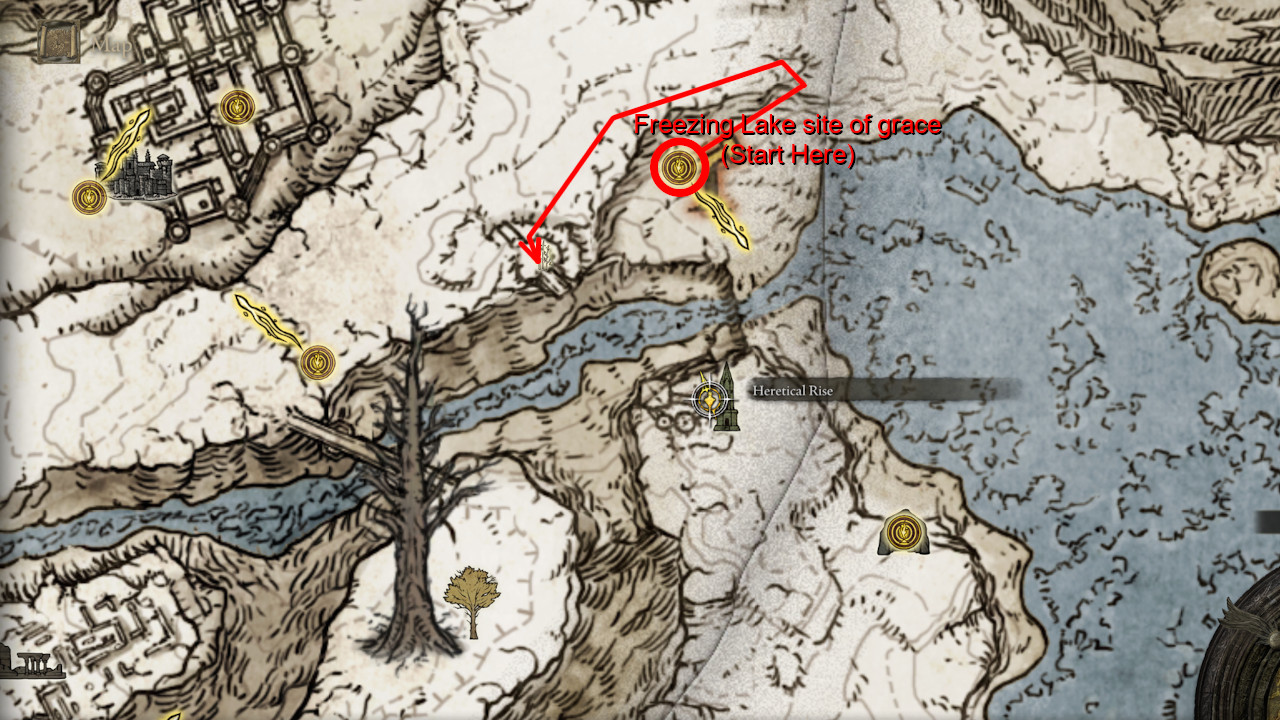Click the sword monument west of the ravine
Screen dimensions: 1280x720
263,316
